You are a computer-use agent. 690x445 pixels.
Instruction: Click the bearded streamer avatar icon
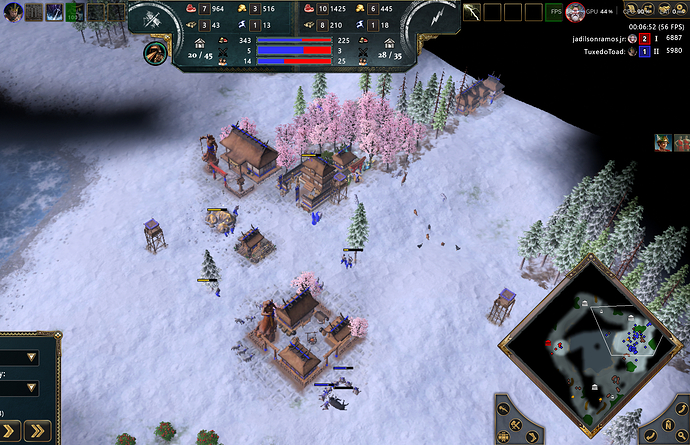574,12
